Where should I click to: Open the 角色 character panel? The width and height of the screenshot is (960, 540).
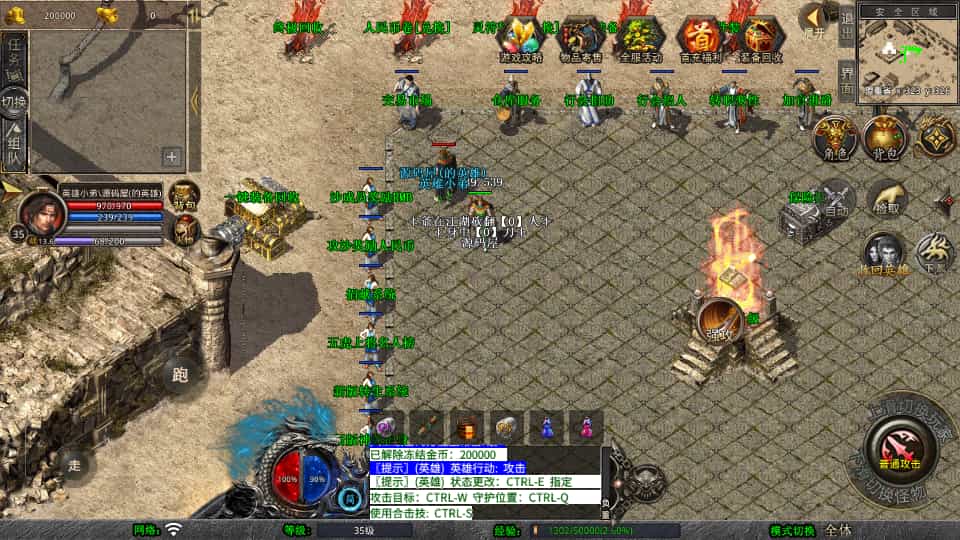(x=835, y=138)
